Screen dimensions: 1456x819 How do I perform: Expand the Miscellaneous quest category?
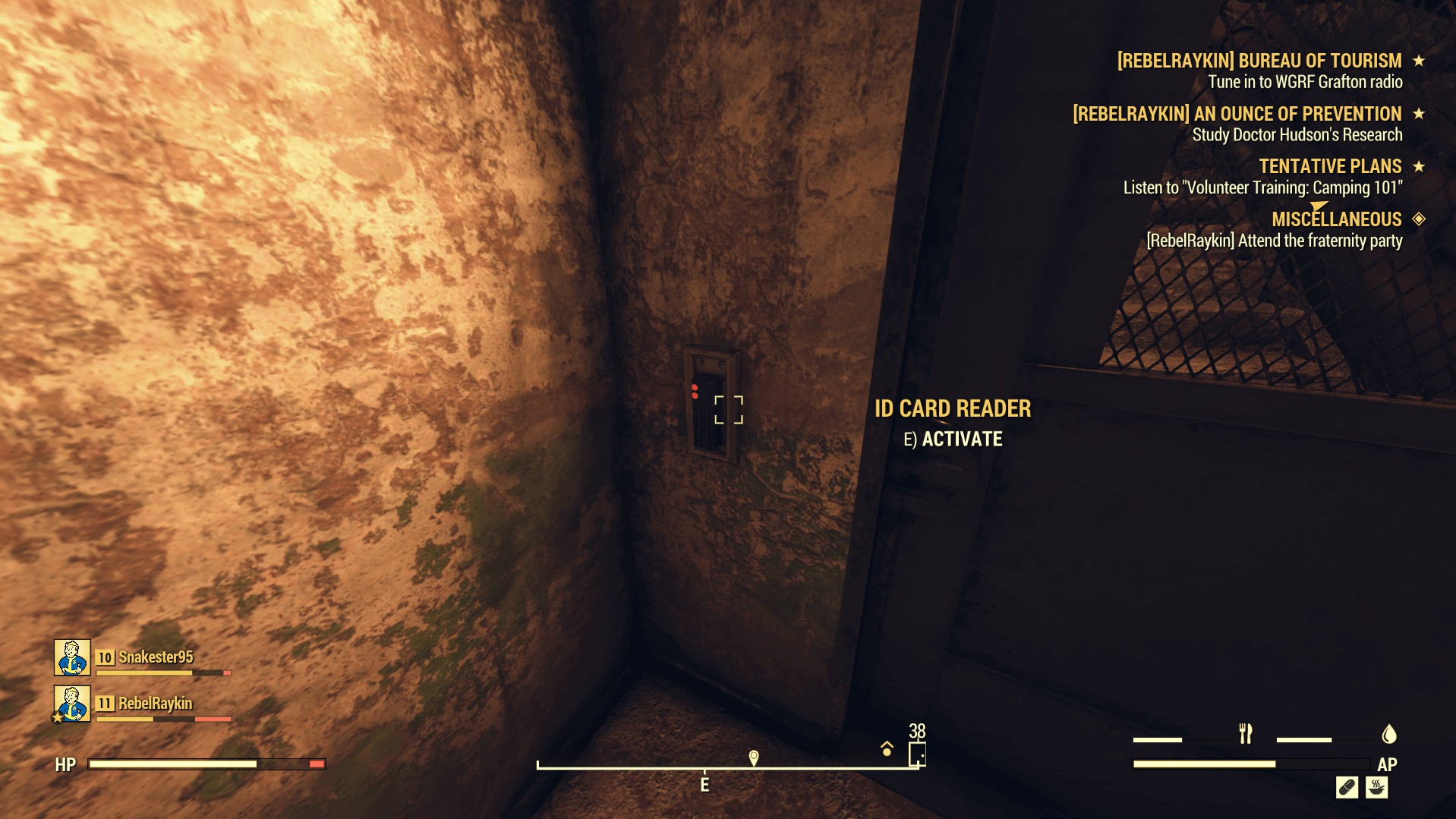(1337, 219)
